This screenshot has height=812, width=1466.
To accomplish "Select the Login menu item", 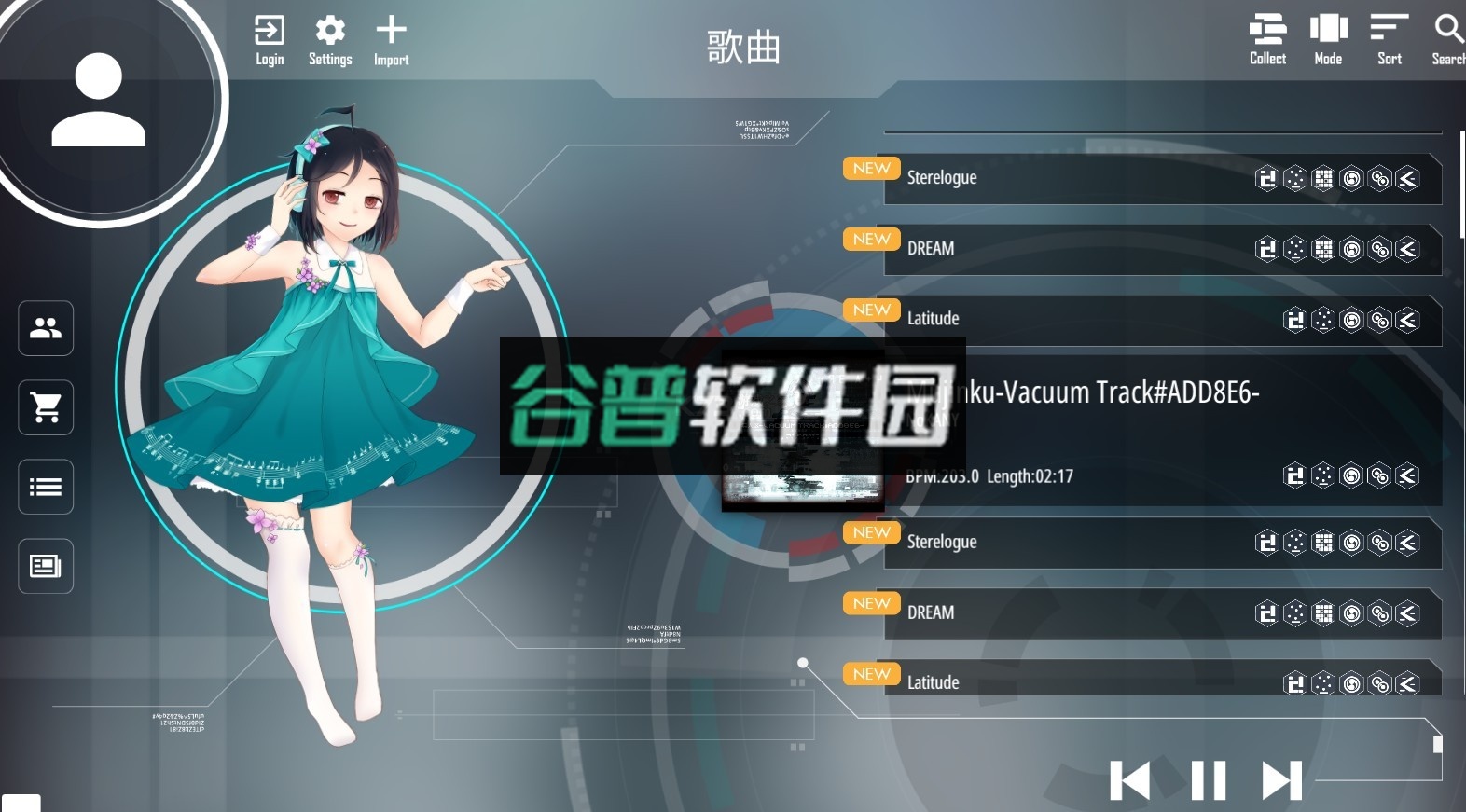I will (x=270, y=37).
